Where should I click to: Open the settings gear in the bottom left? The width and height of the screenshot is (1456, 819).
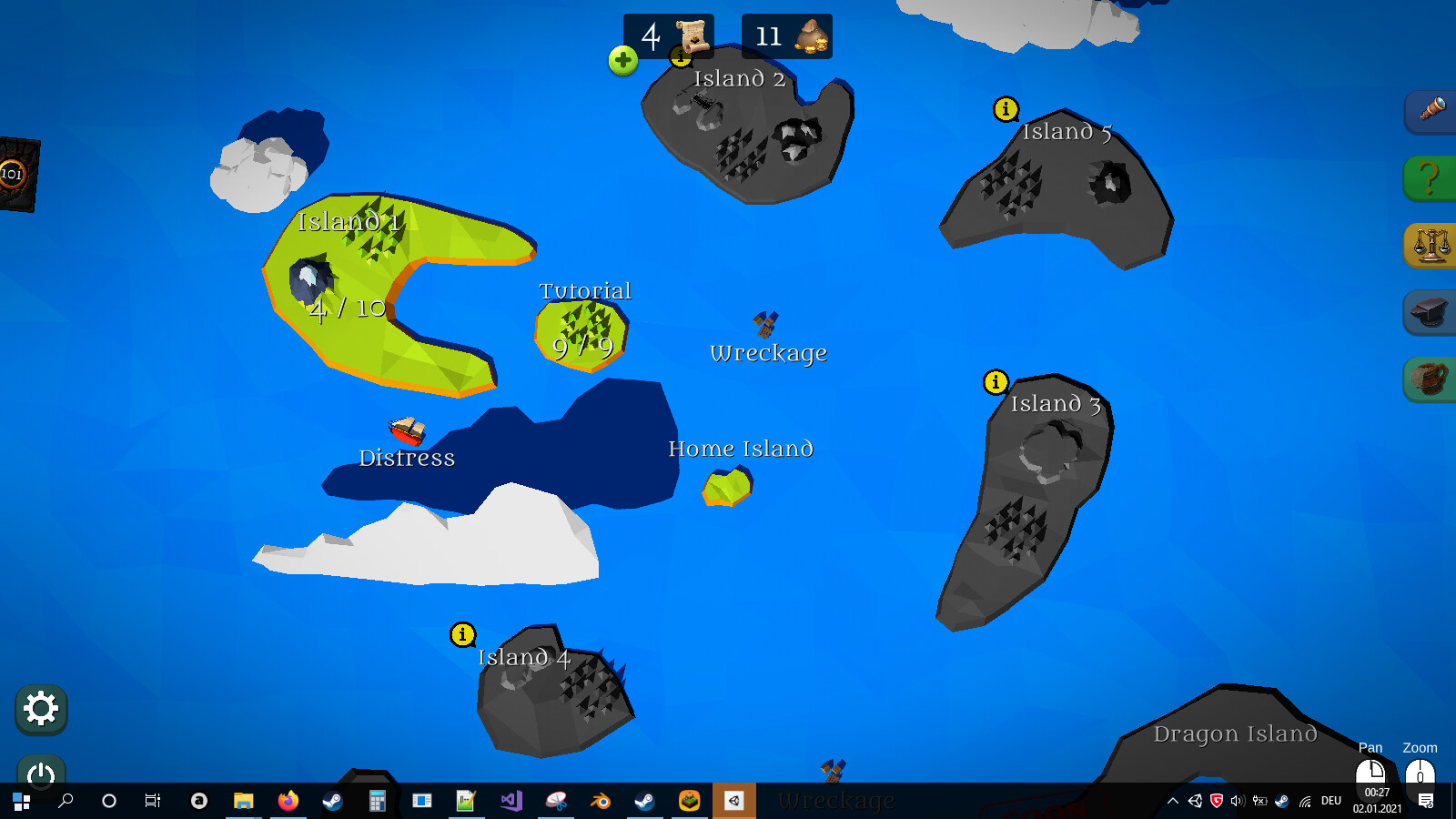coord(40,709)
